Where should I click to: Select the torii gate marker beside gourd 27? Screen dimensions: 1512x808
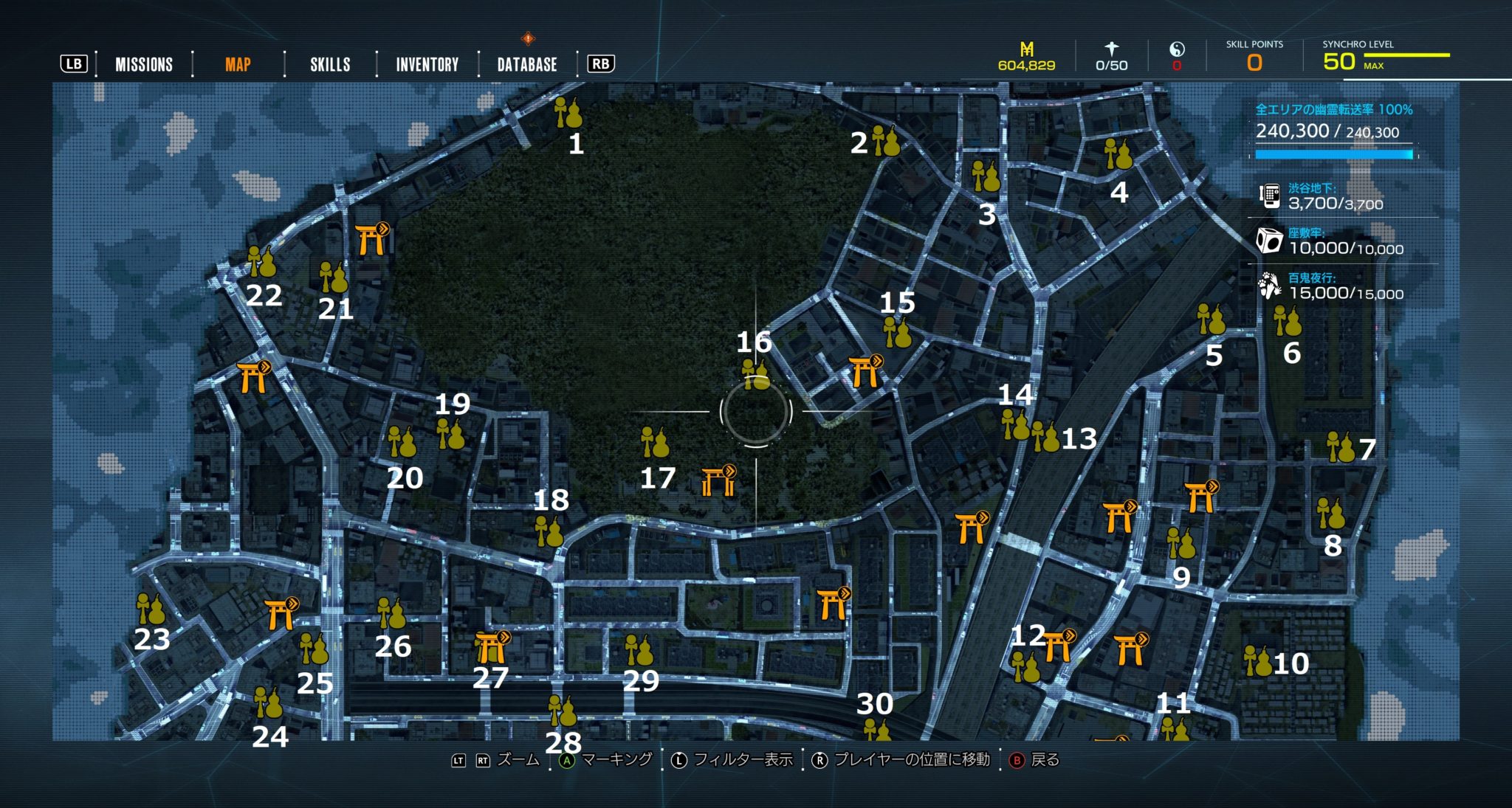point(492,647)
